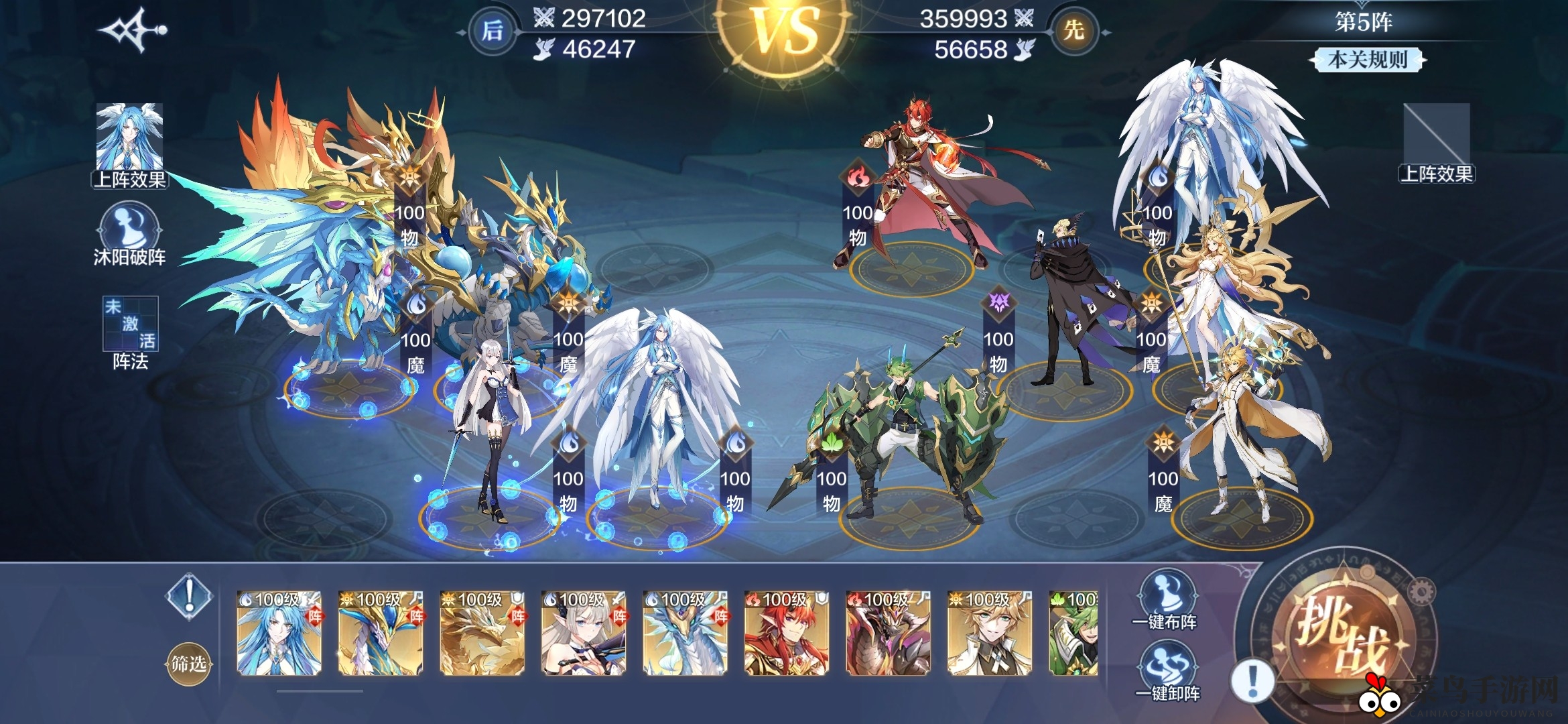Remove all heroes with 一键卸阵

coord(1167,670)
